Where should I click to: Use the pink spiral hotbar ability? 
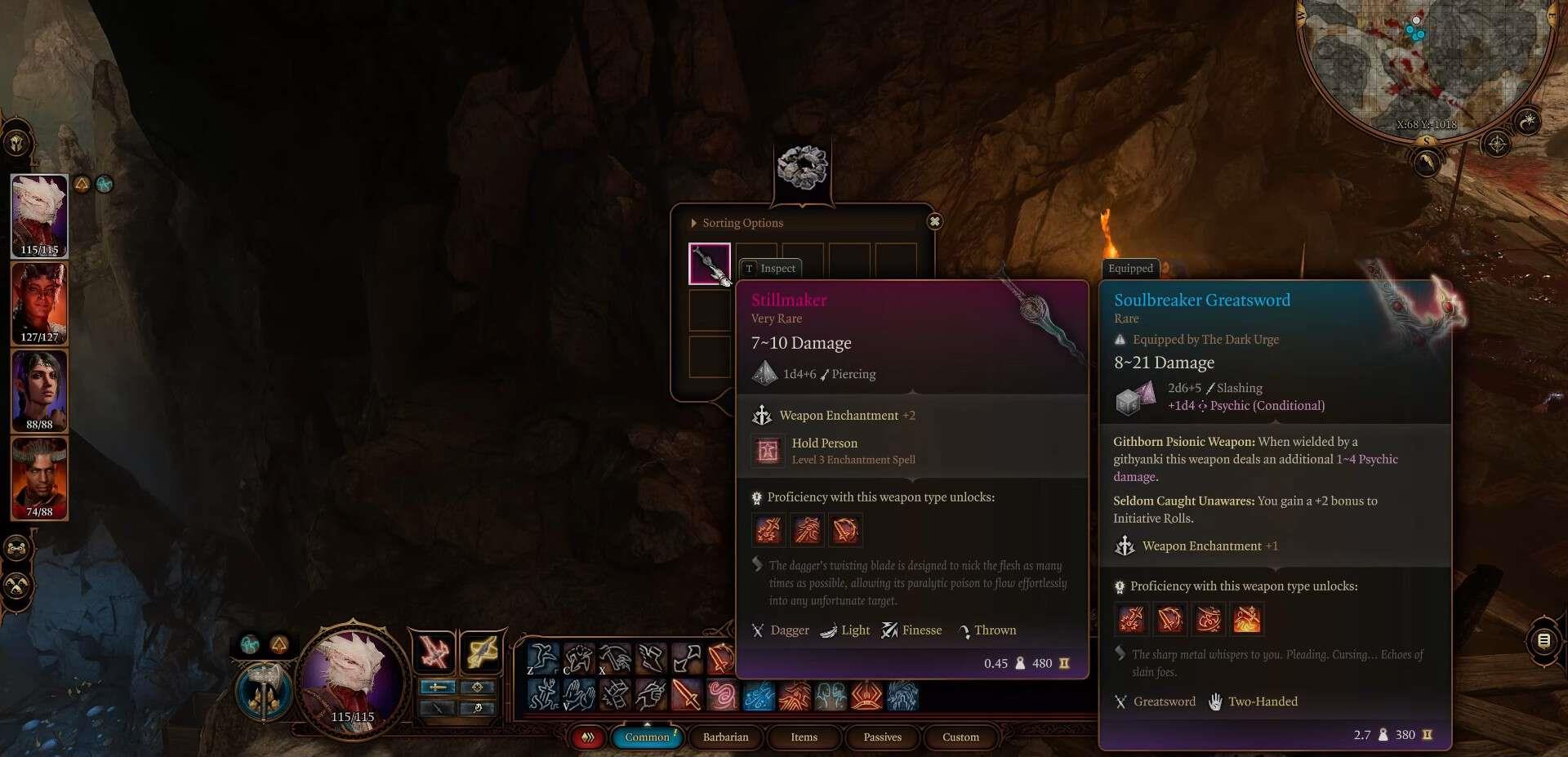722,696
